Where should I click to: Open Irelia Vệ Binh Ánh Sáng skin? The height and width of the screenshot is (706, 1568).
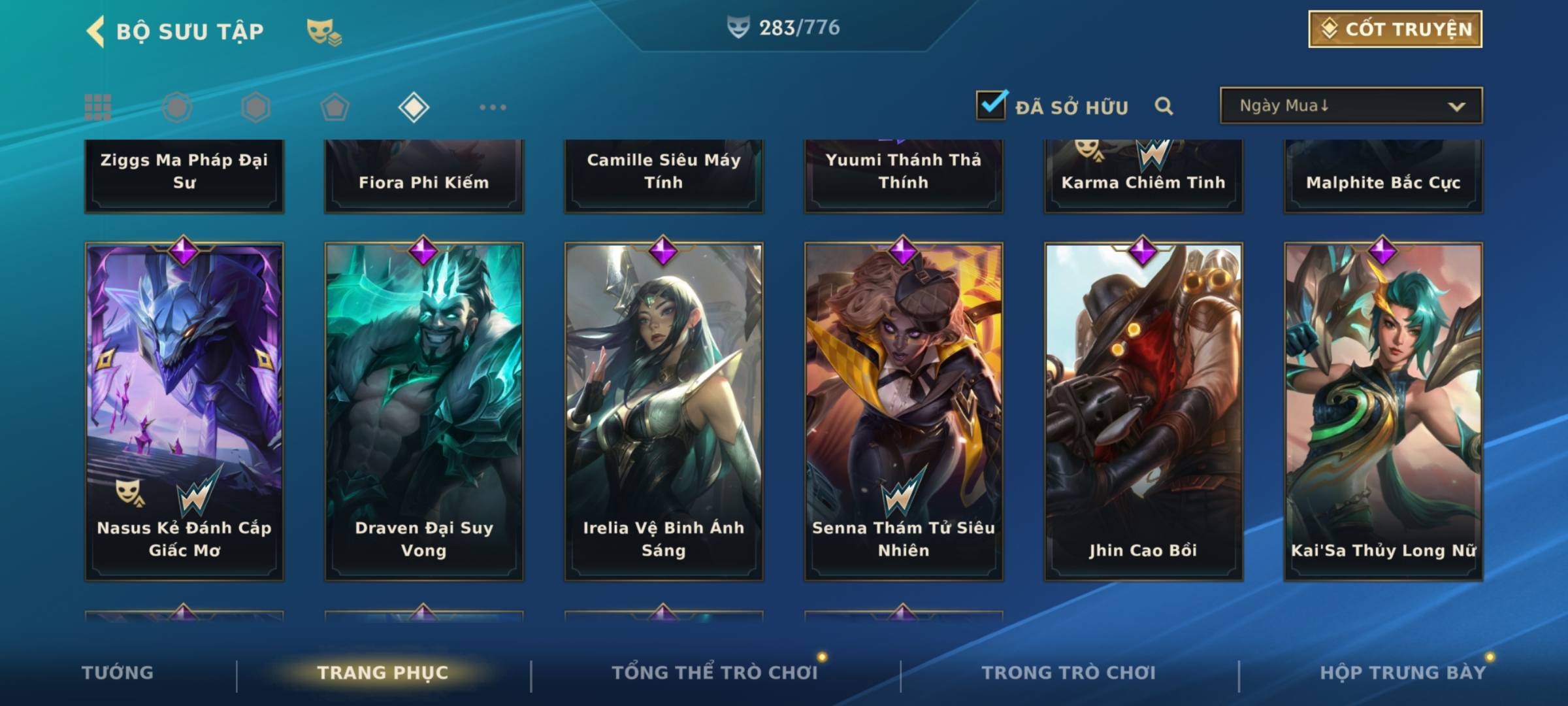tap(664, 412)
